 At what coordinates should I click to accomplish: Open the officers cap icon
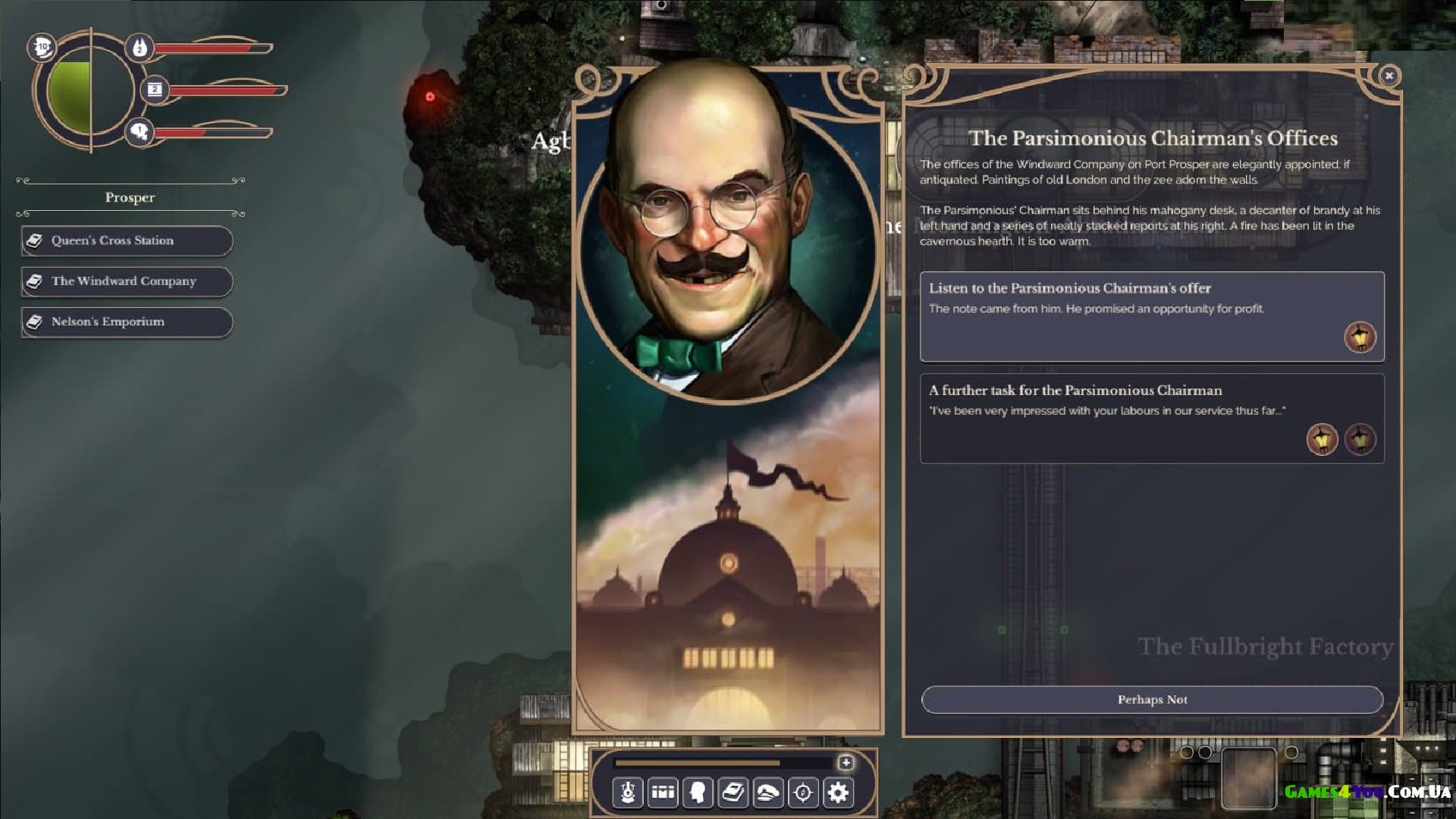click(767, 792)
